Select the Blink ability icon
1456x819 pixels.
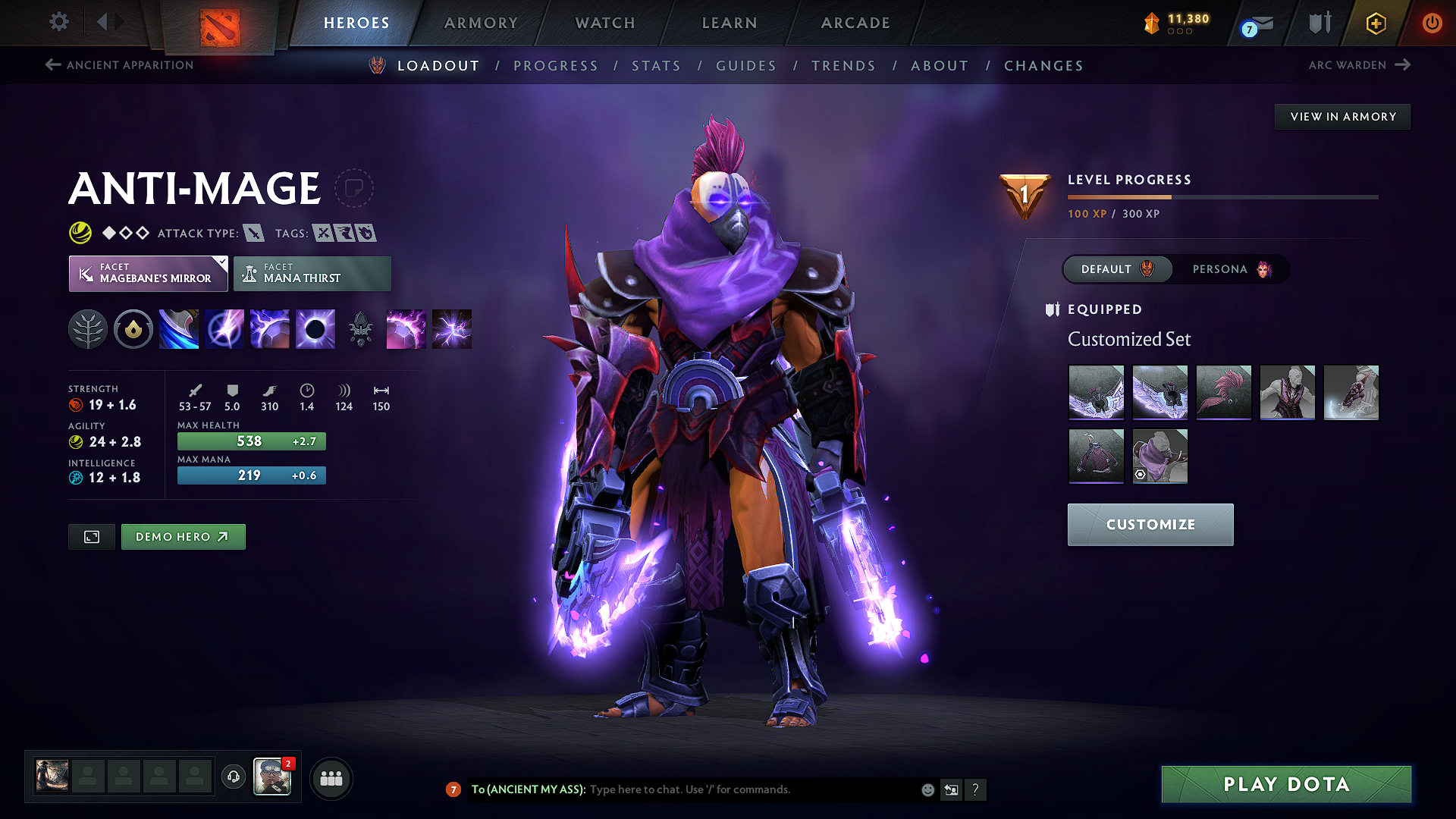pyautogui.click(x=224, y=329)
